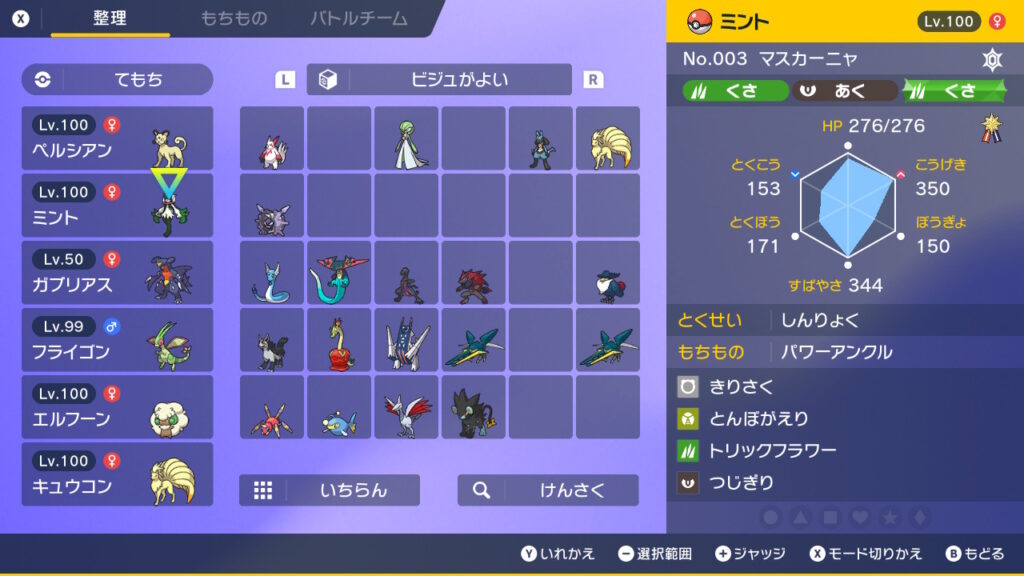The image size is (1024, 576).
Task: Open the けんさく search button
Action: pos(548,490)
